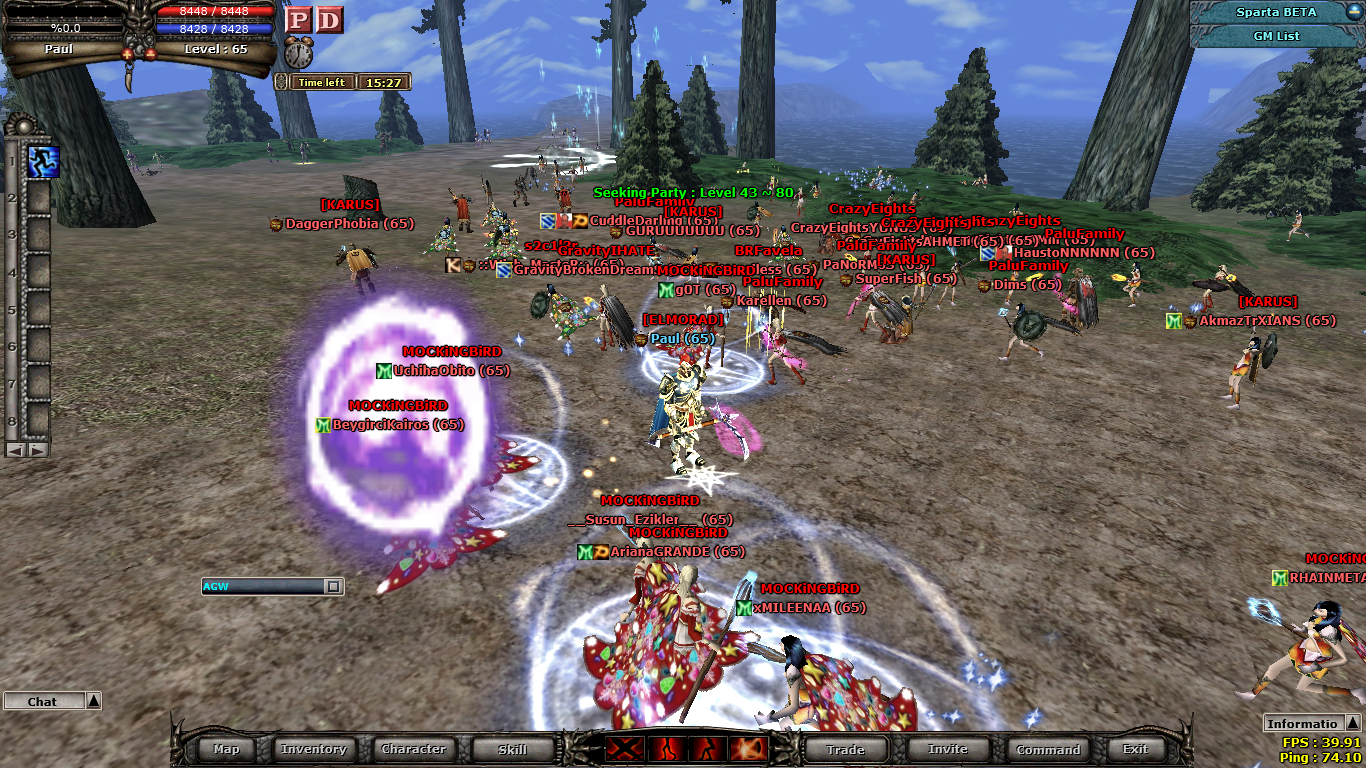Open the Chat panel
The width and height of the screenshot is (1366, 768).
click(42, 702)
